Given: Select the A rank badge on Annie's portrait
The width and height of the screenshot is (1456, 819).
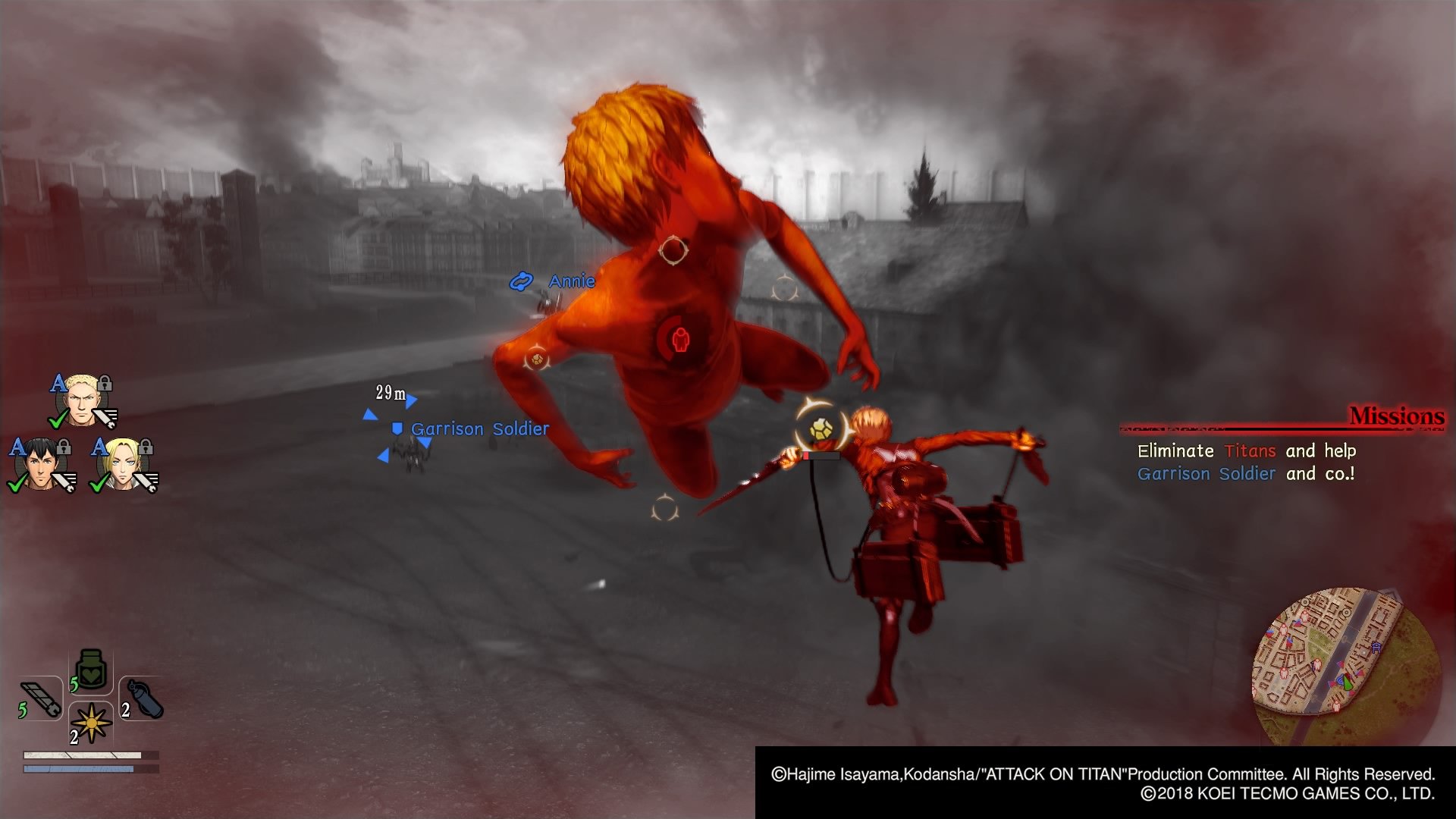Looking at the screenshot, I should [99, 447].
